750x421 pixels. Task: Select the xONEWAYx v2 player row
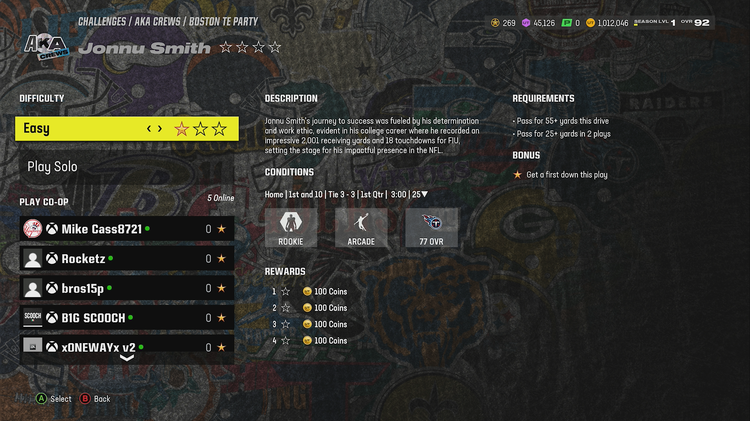click(127, 346)
